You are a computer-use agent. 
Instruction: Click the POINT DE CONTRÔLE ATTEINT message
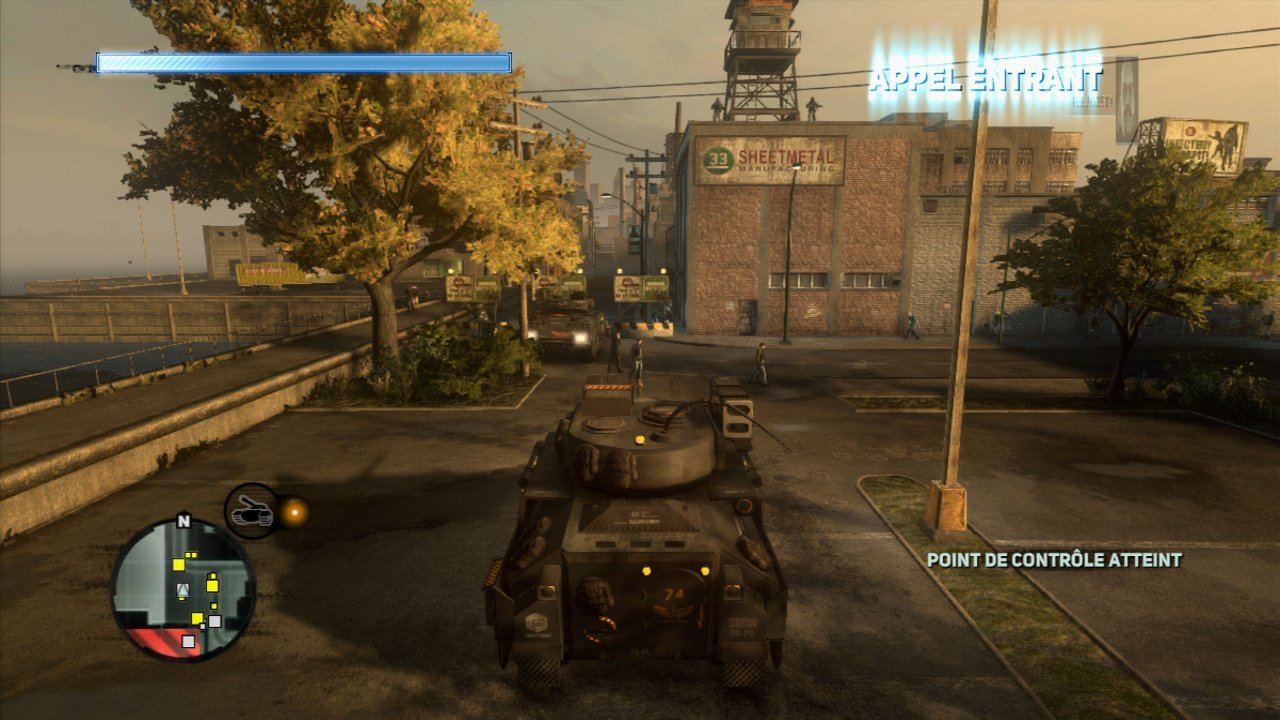coord(1055,561)
